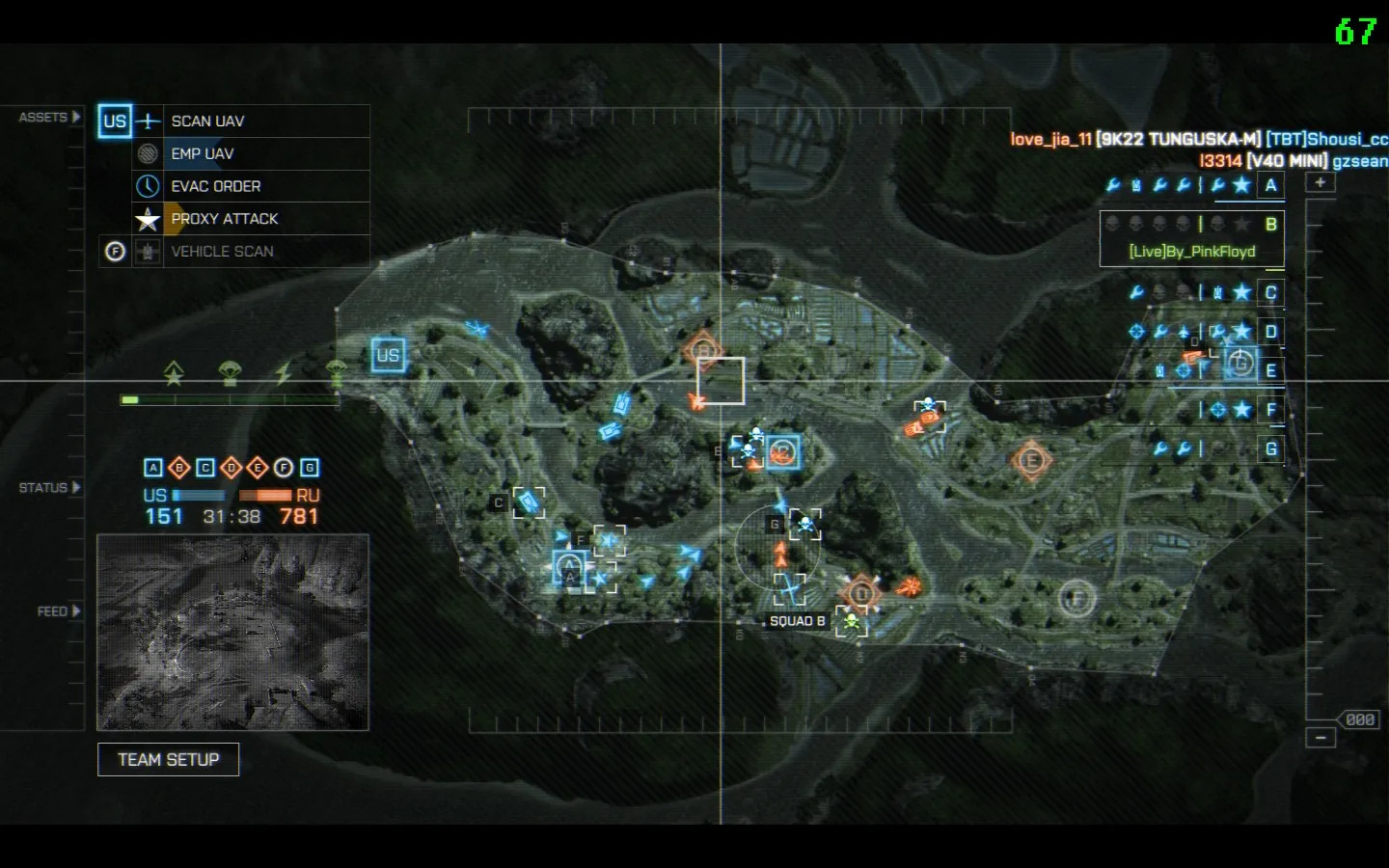The height and width of the screenshot is (868, 1389).
Task: Choose the PROXY ATTACK asset
Action: point(224,219)
